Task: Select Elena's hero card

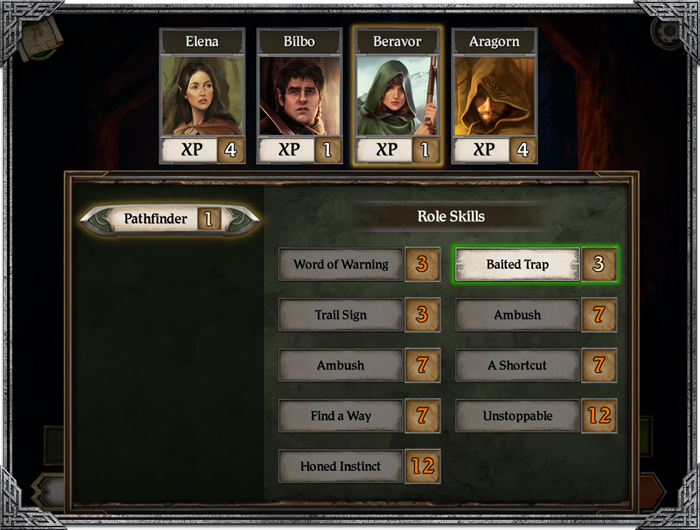Action: pos(202,96)
